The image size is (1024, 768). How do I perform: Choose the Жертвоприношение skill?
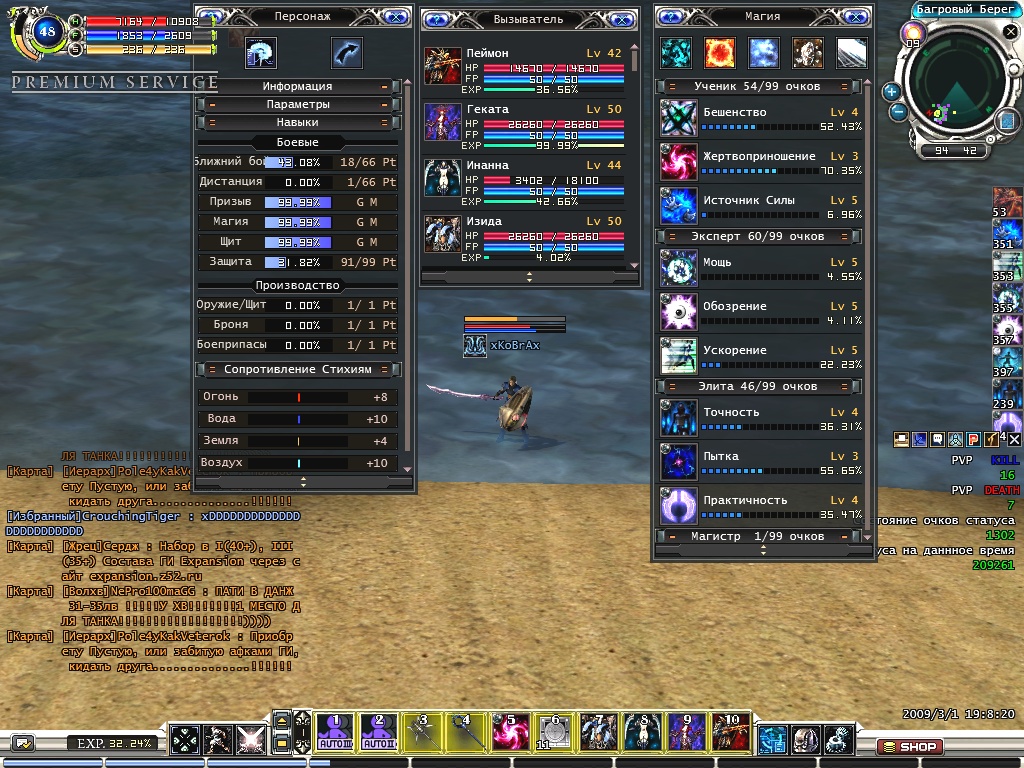point(679,163)
